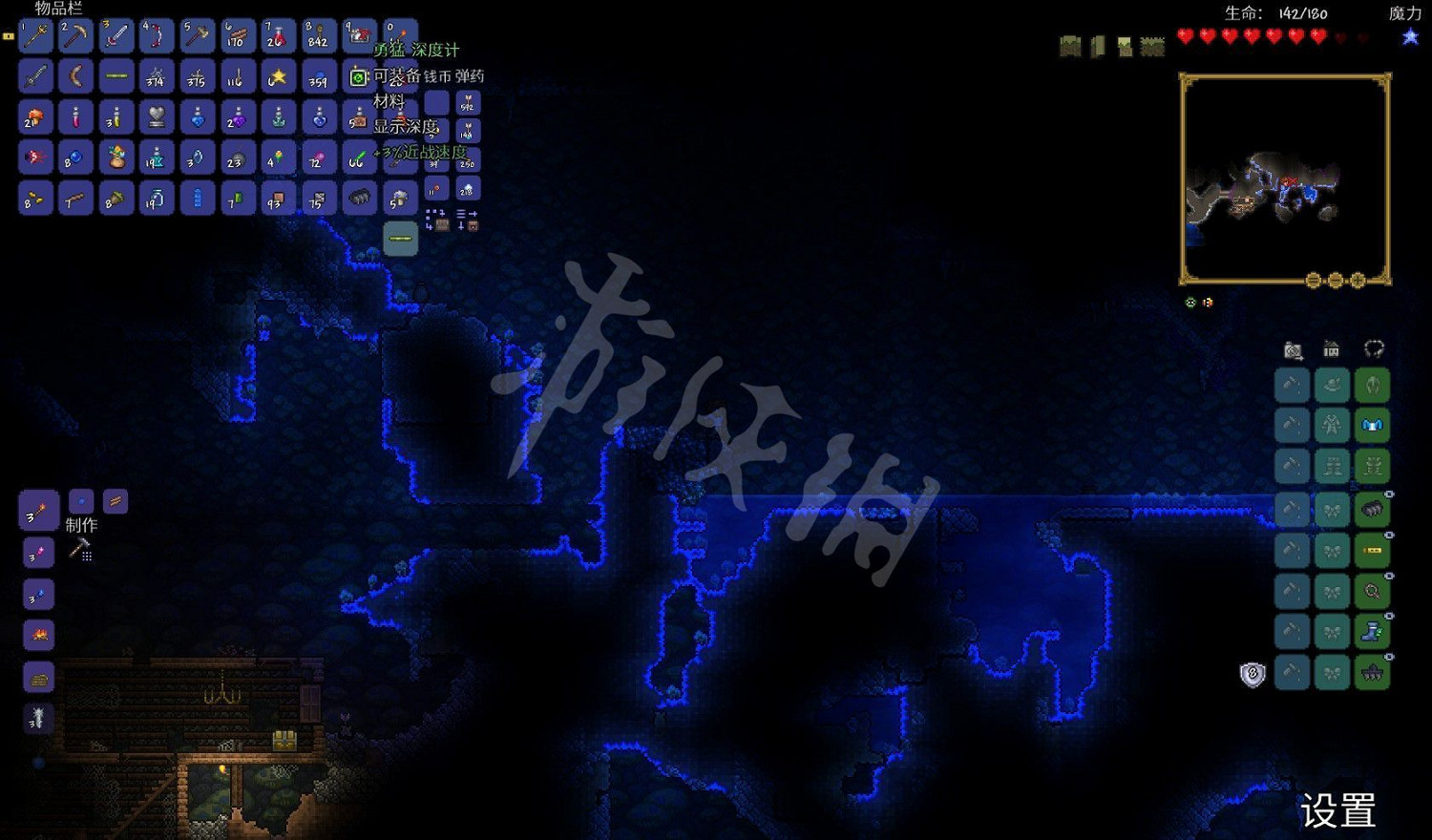The width and height of the screenshot is (1432, 840).
Task: Toggle visibility of the boots accessory
Action: (x=1389, y=619)
